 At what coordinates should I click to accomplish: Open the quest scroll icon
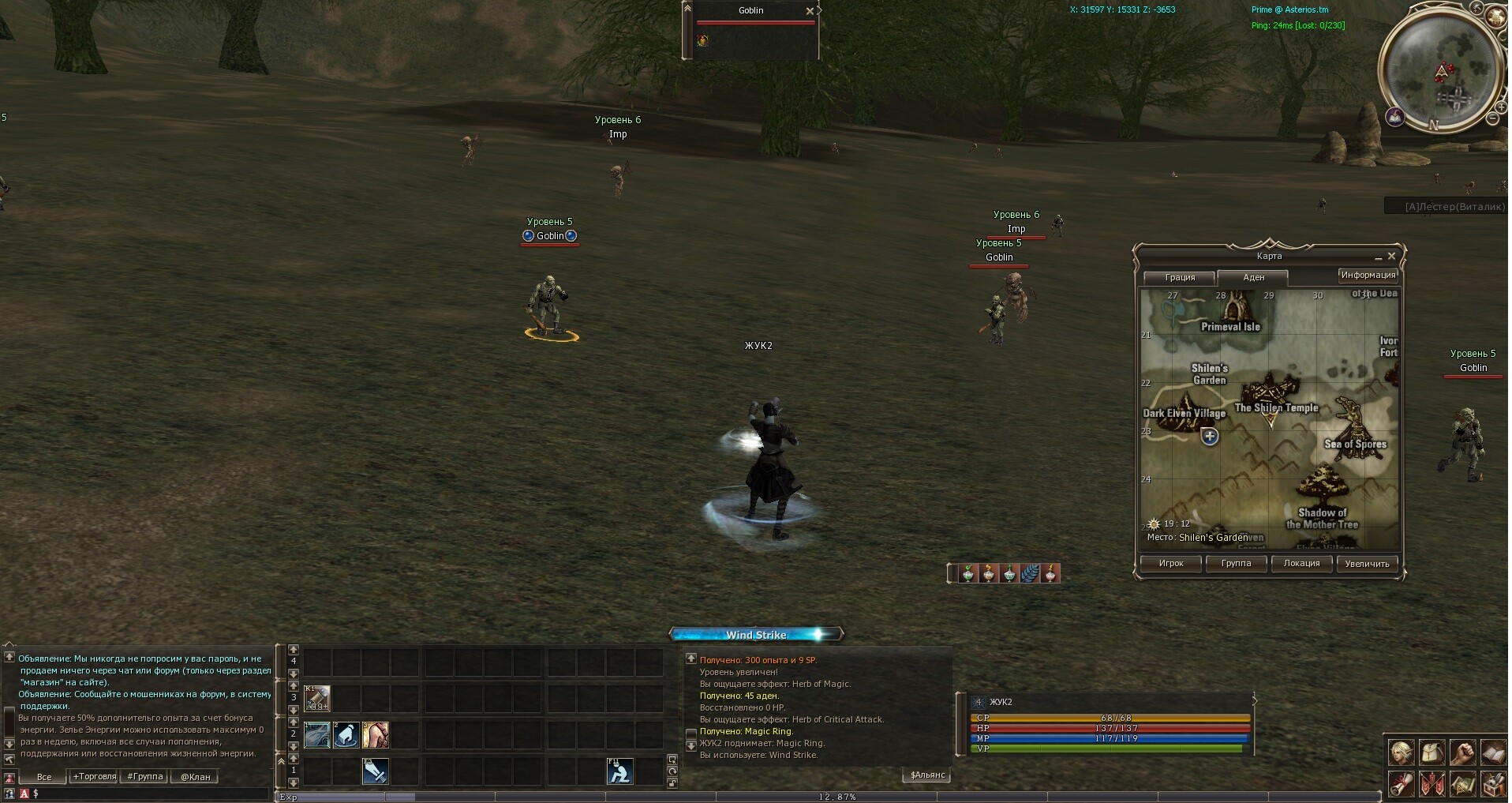coord(1402,785)
